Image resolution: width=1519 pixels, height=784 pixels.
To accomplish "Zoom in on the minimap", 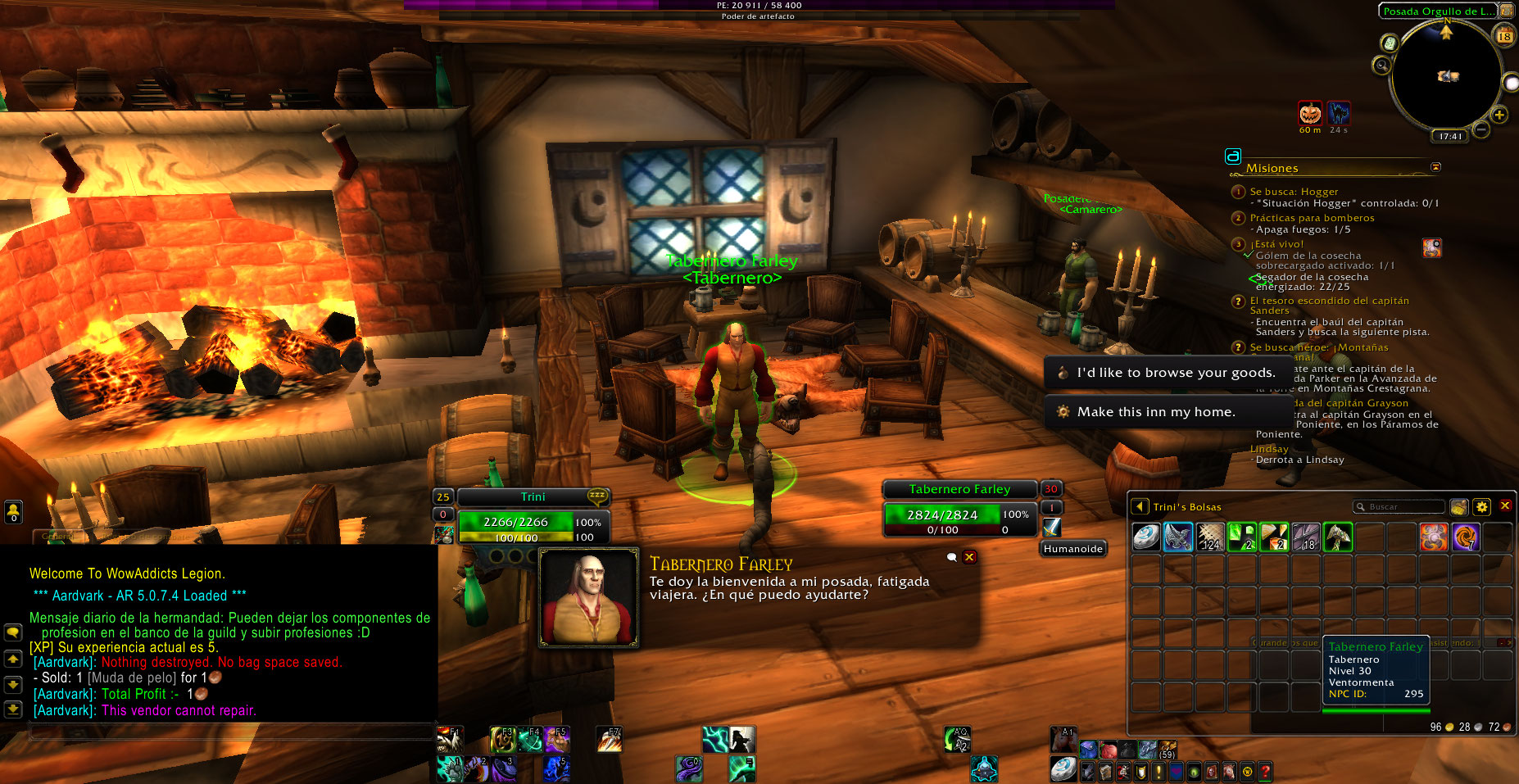I will tap(1499, 115).
